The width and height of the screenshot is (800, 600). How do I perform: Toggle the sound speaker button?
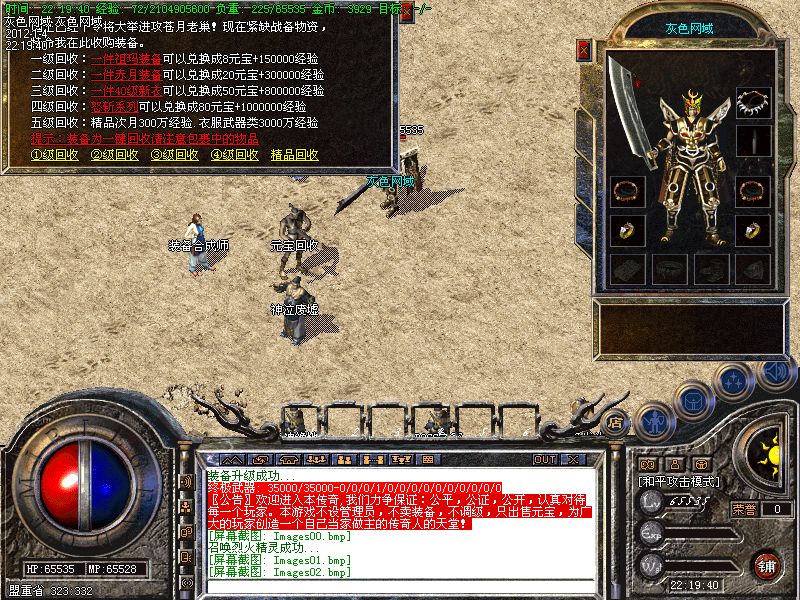click(775, 372)
